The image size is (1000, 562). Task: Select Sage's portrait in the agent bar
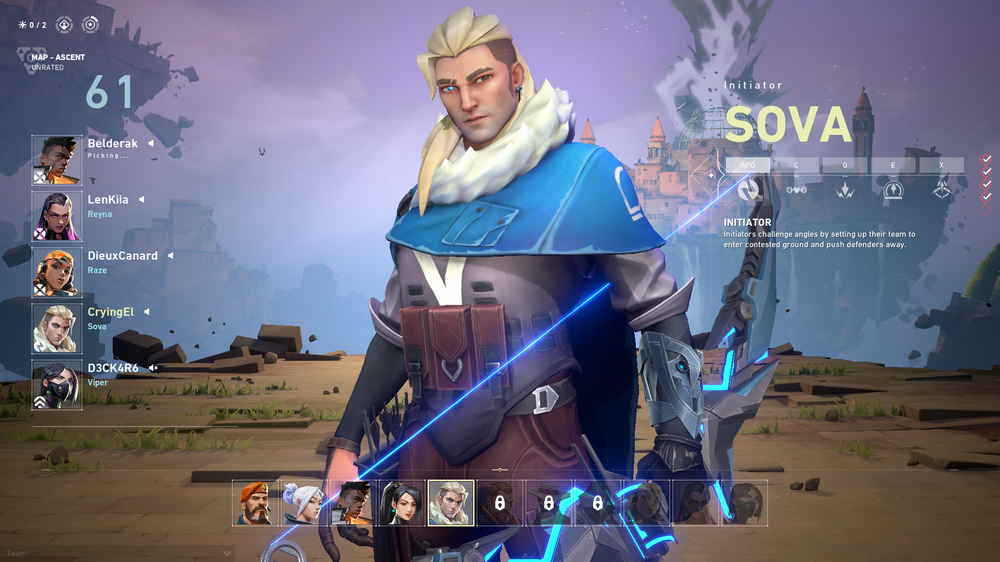[400, 503]
